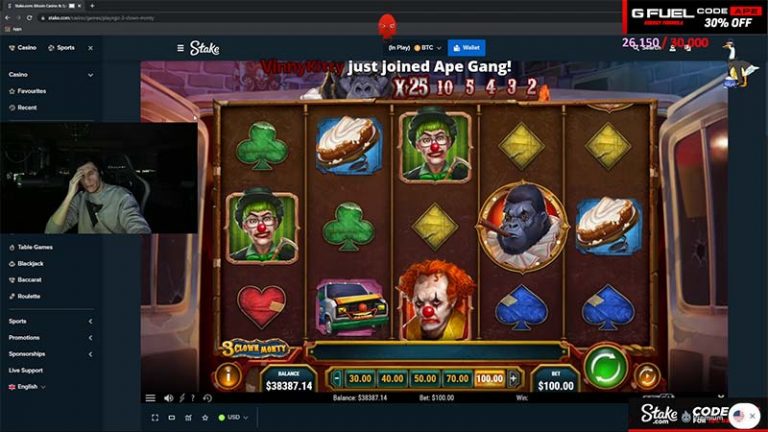Activate the orange autoplay button

(x=647, y=376)
